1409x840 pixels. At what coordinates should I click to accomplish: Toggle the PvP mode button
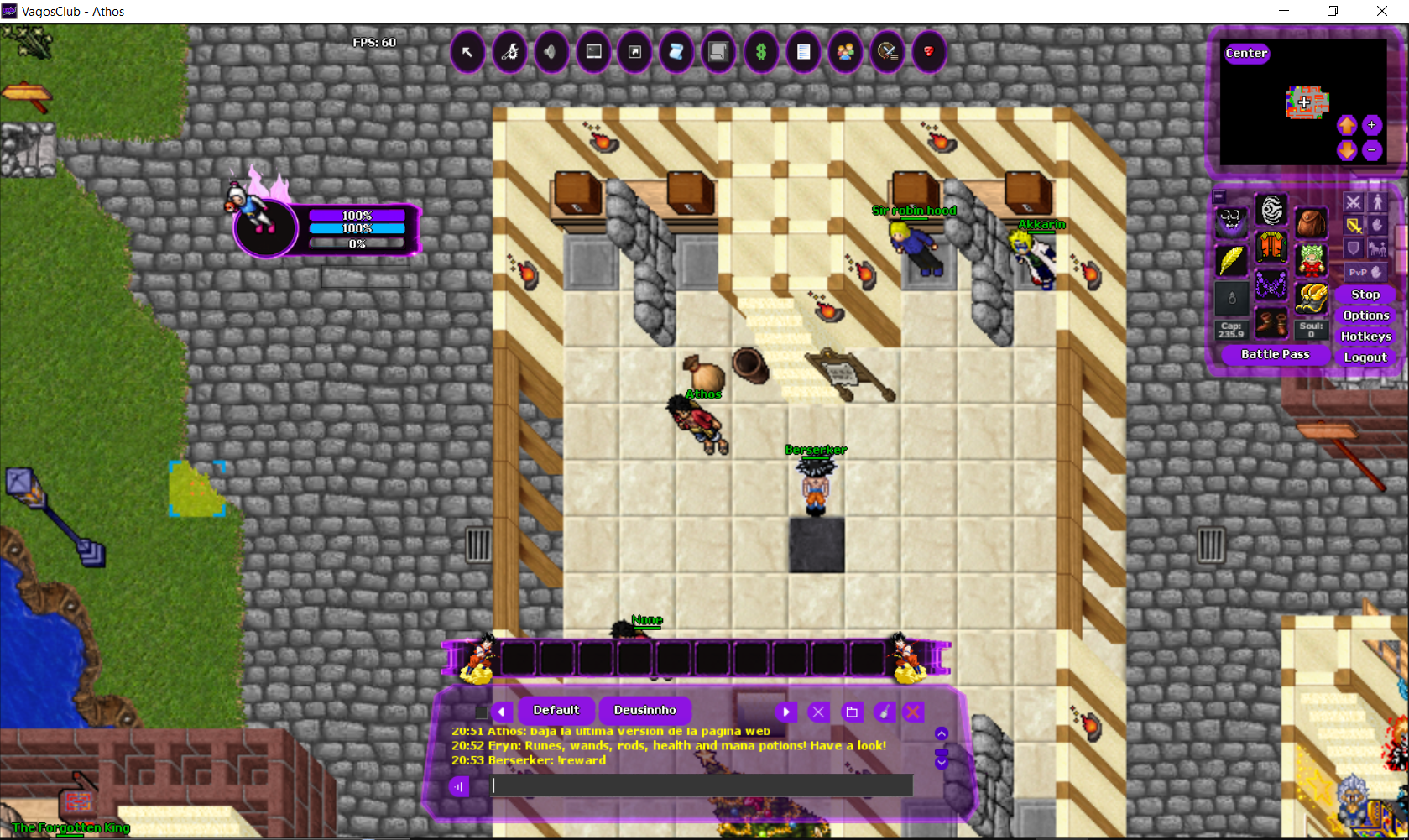click(1365, 272)
